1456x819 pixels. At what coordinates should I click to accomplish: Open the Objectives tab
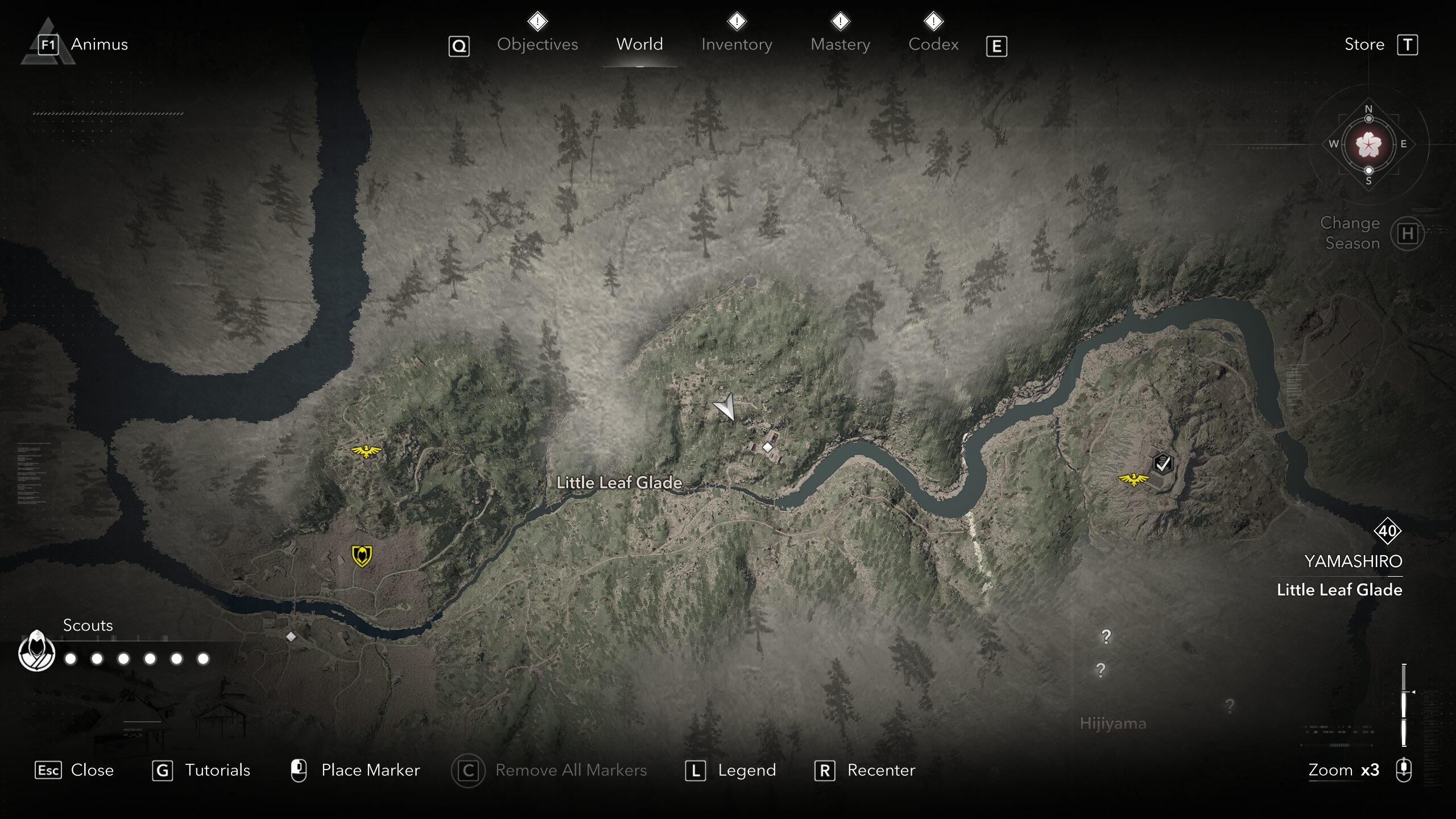[x=537, y=44]
